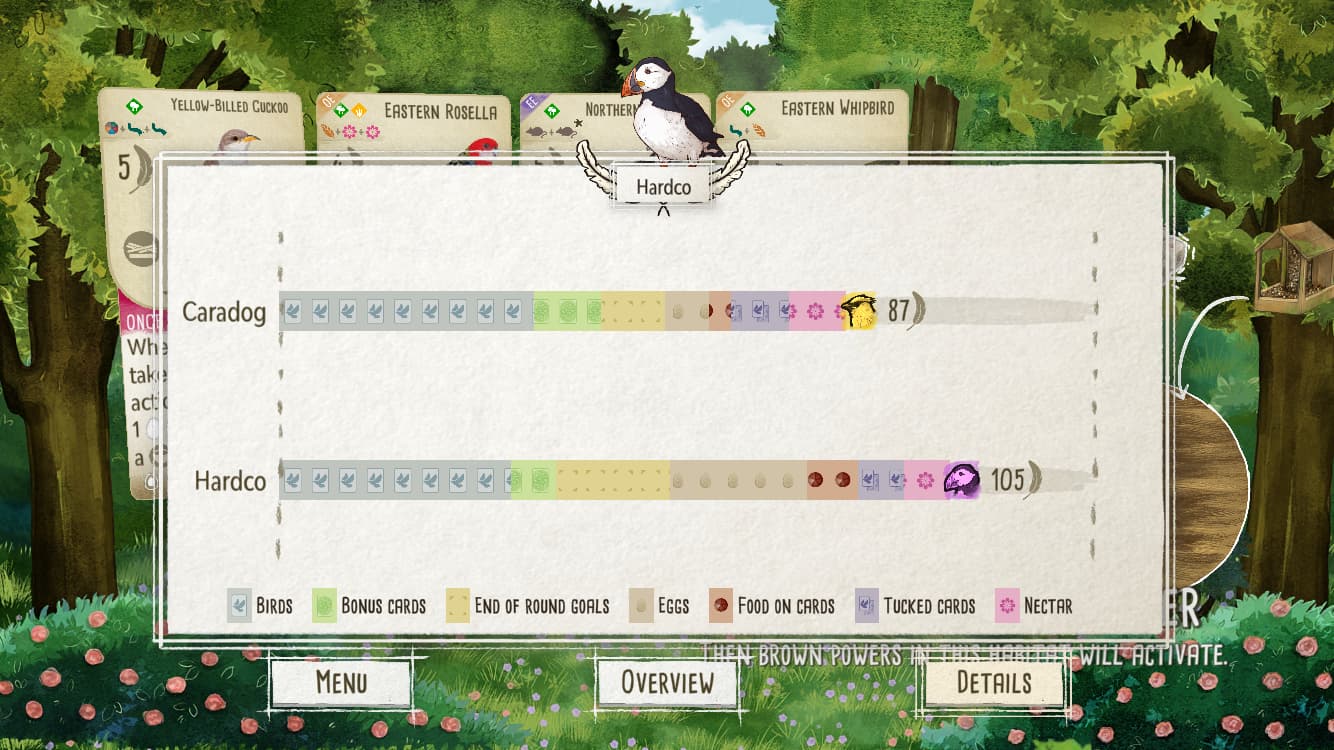Open the Menu button
The height and width of the screenshot is (750, 1334).
click(341, 683)
